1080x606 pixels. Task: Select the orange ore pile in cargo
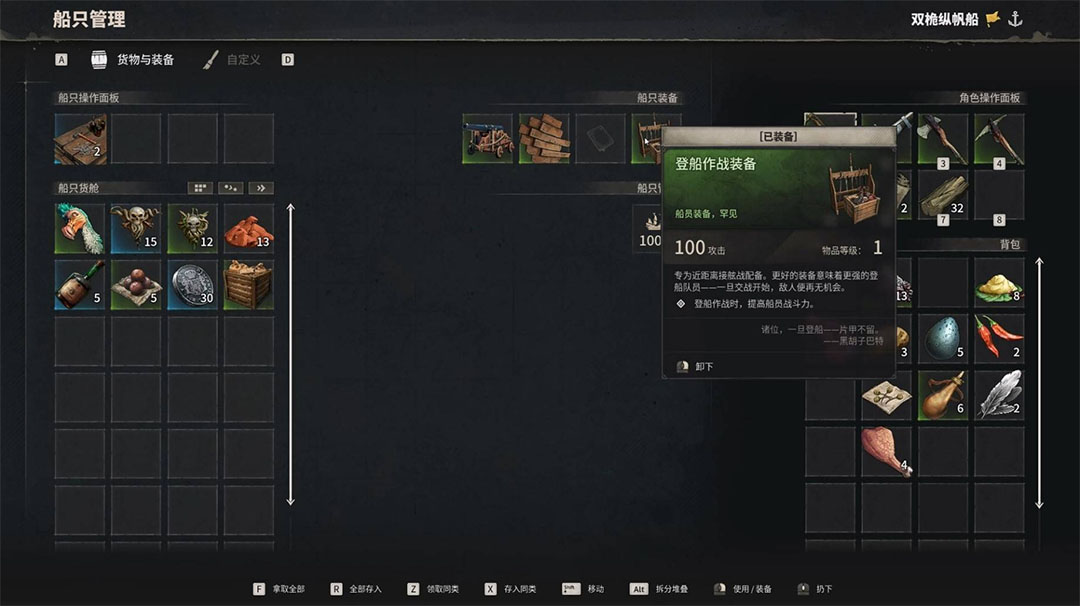(x=248, y=228)
